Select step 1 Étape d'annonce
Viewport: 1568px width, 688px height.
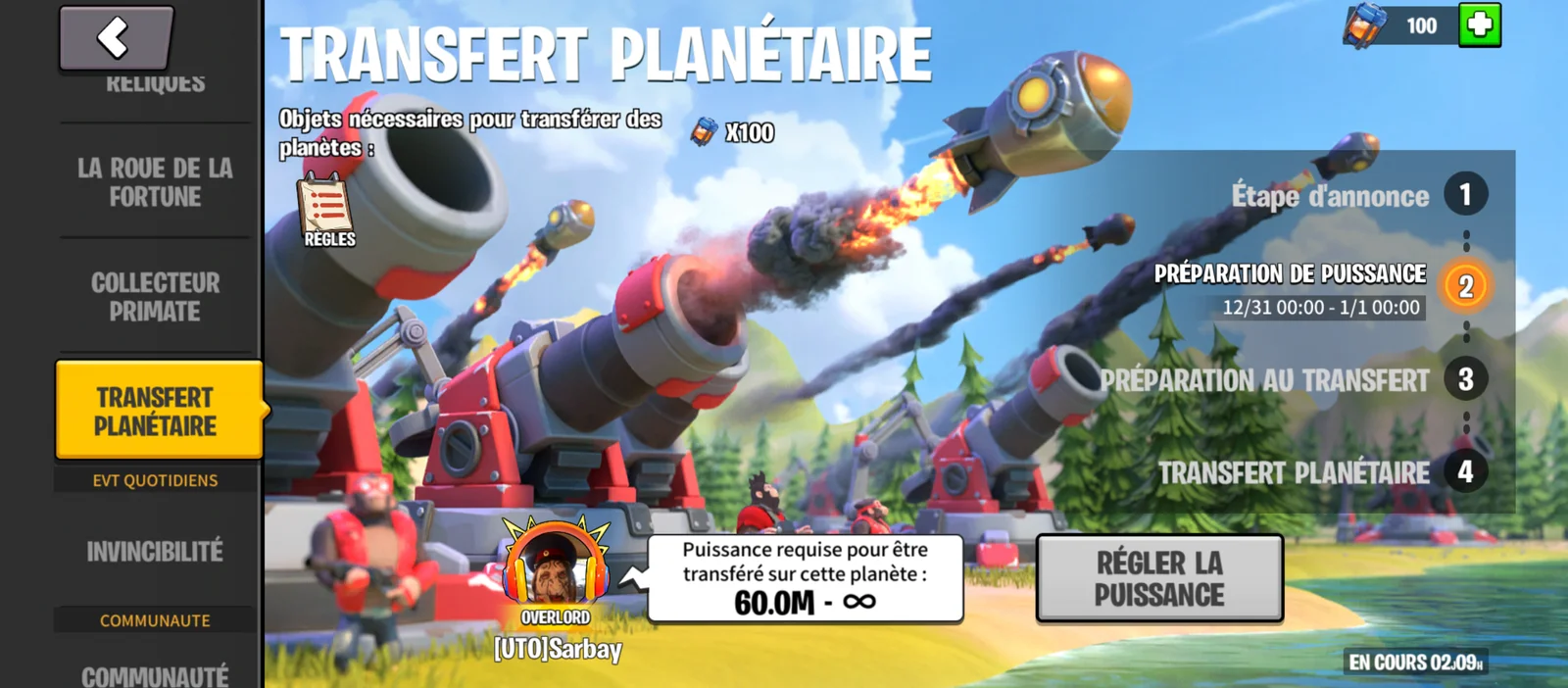1464,195
